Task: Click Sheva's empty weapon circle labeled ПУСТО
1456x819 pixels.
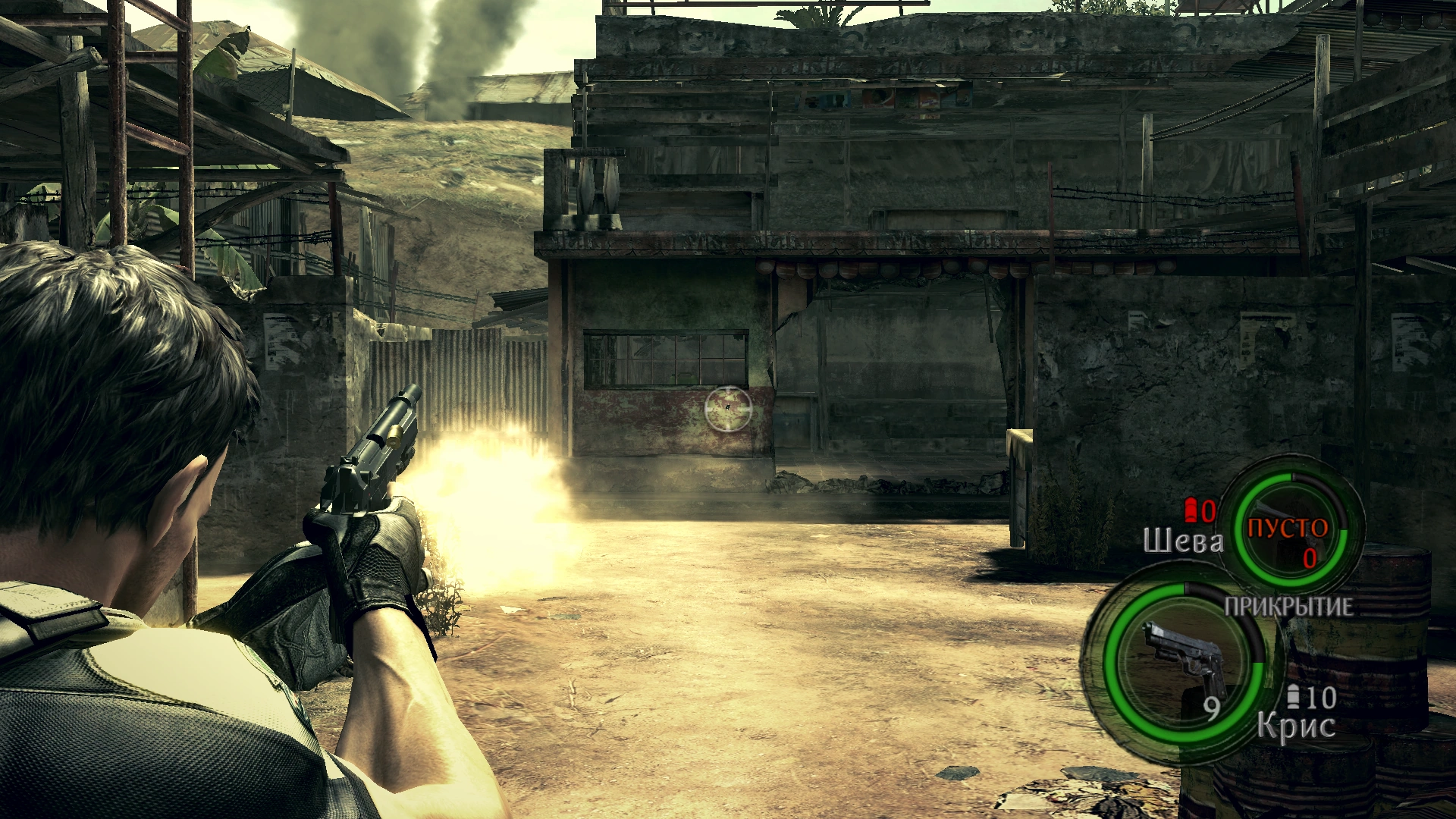Action: tap(1288, 530)
